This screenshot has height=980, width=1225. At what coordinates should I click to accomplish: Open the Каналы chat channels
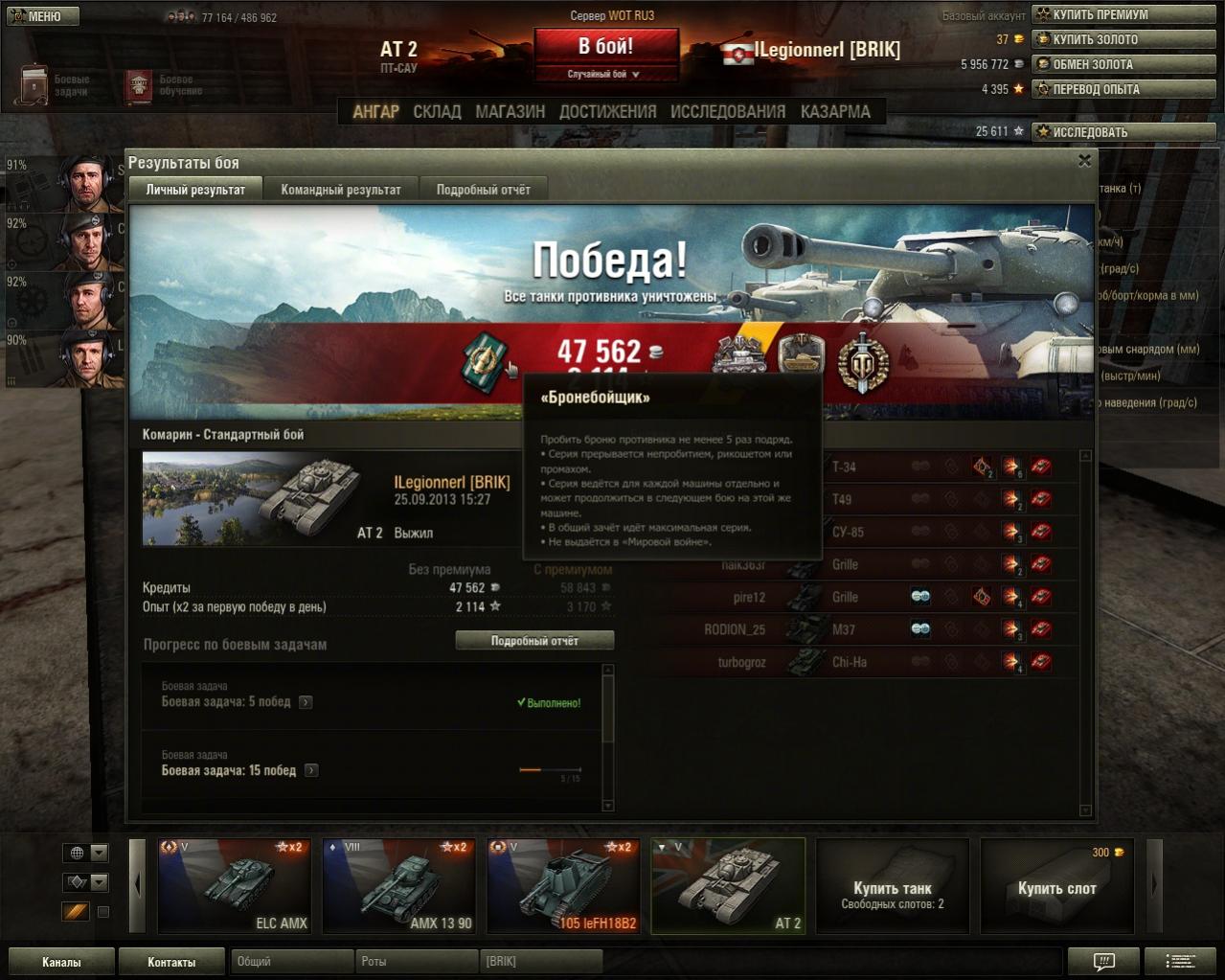(x=61, y=962)
